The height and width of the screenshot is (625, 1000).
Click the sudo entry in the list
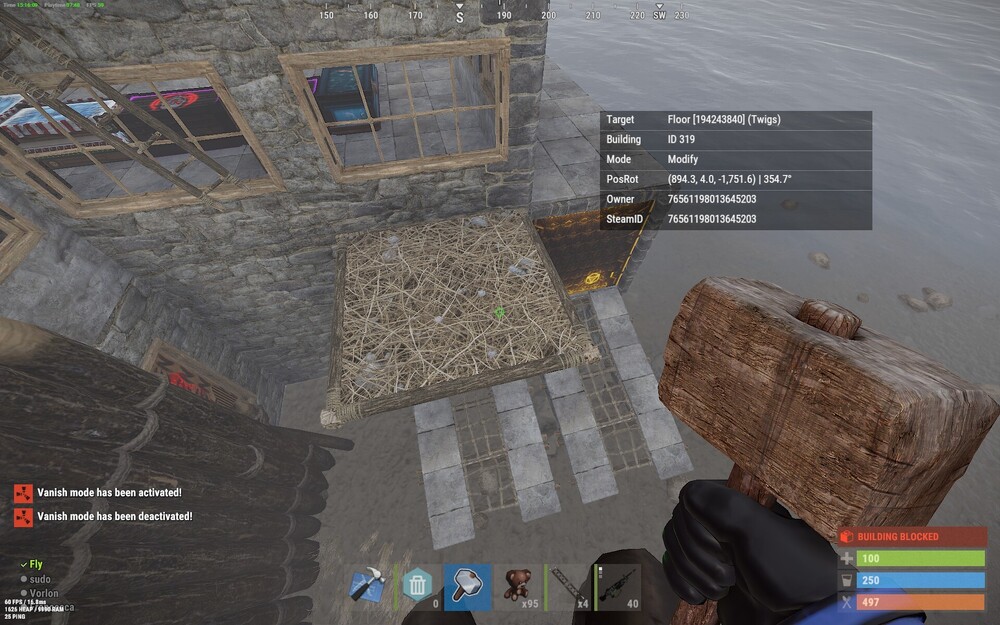[x=40, y=579]
